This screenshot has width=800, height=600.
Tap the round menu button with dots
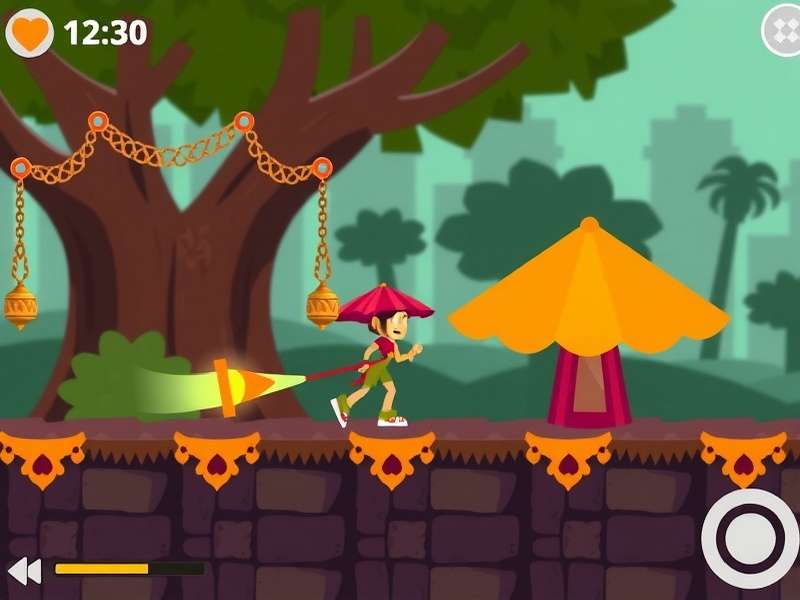782,30
